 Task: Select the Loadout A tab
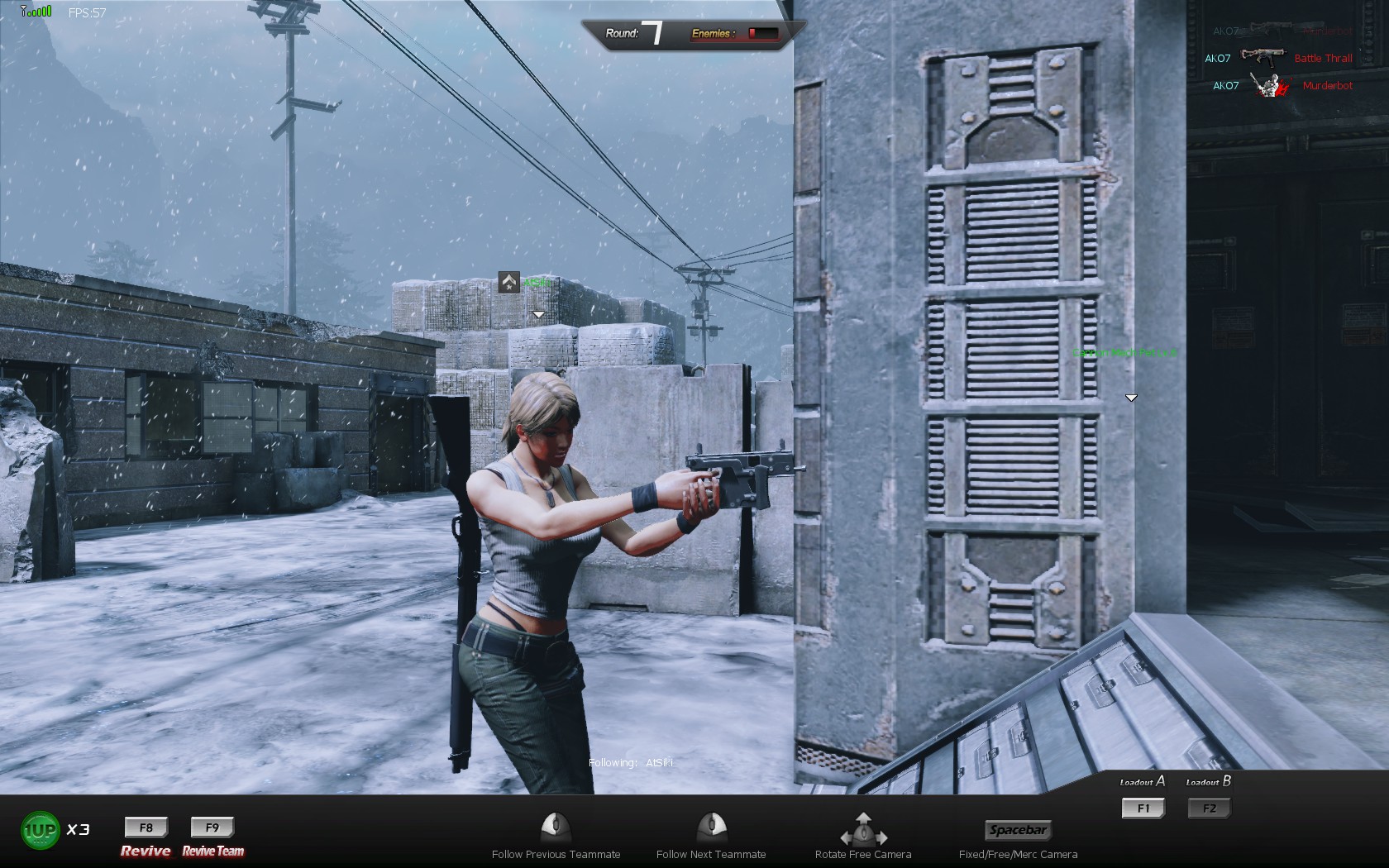point(1141,780)
